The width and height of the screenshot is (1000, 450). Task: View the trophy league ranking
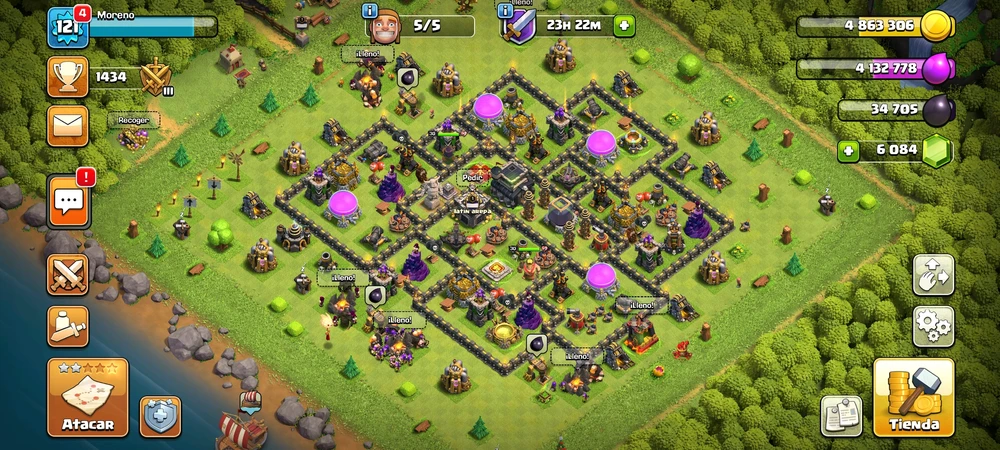pos(68,76)
